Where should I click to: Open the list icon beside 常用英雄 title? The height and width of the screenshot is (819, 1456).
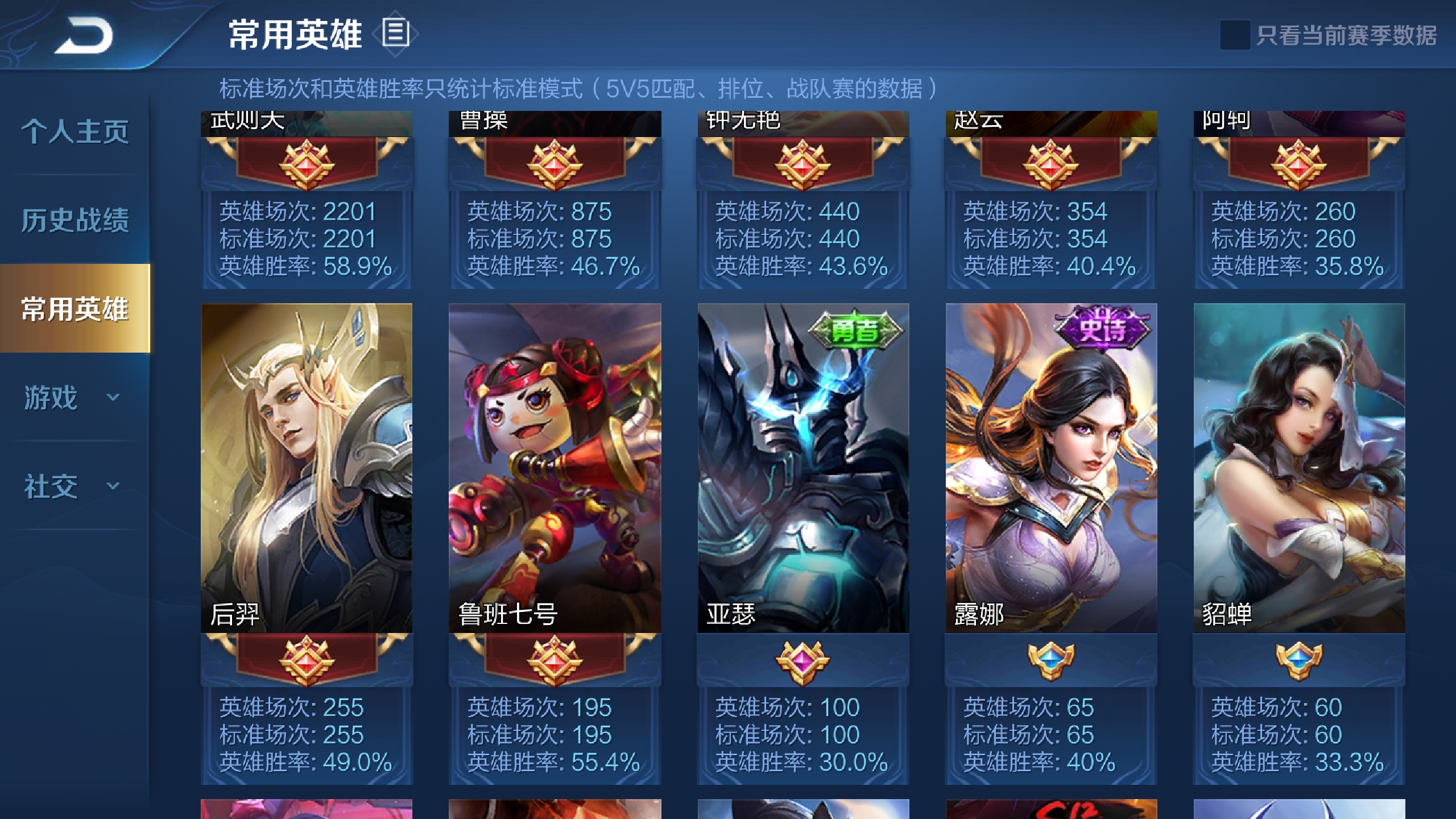click(x=395, y=31)
